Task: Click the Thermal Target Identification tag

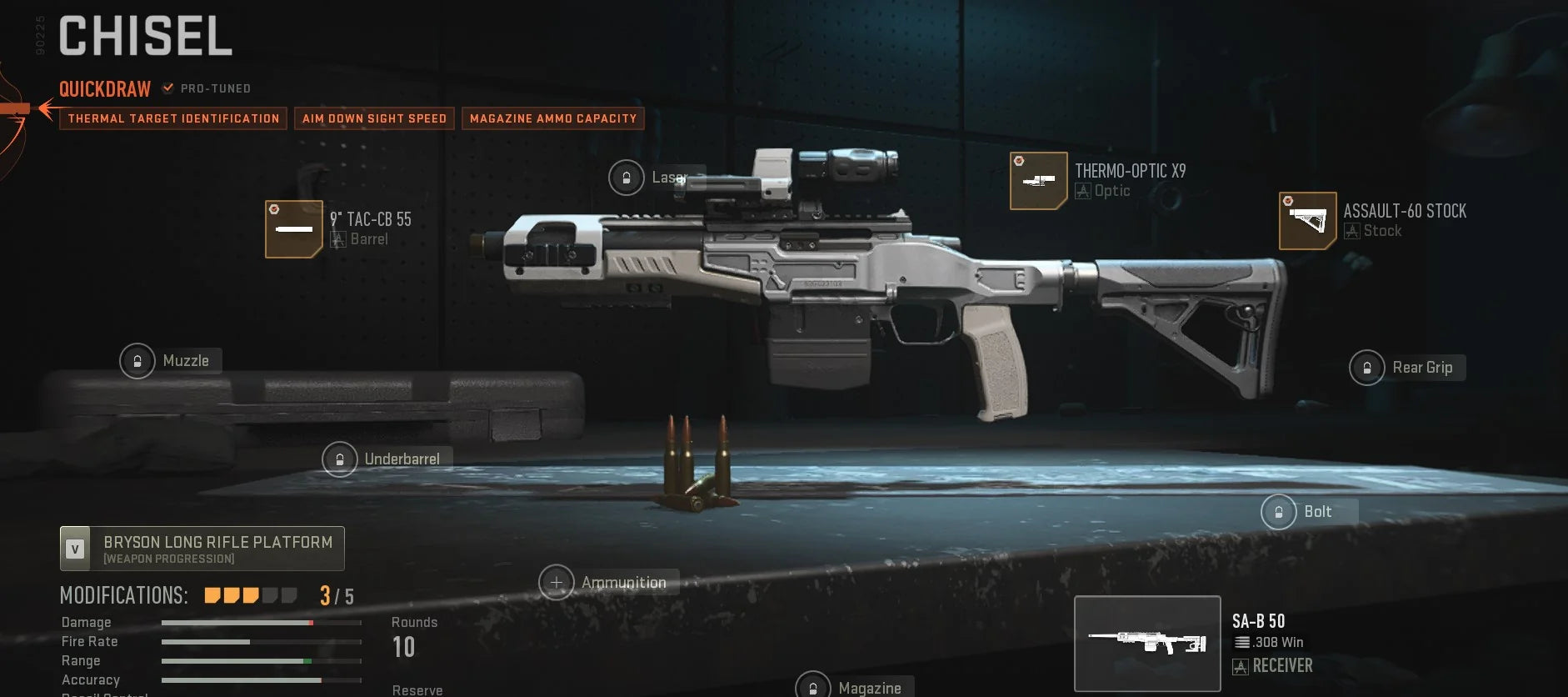Action: (173, 118)
